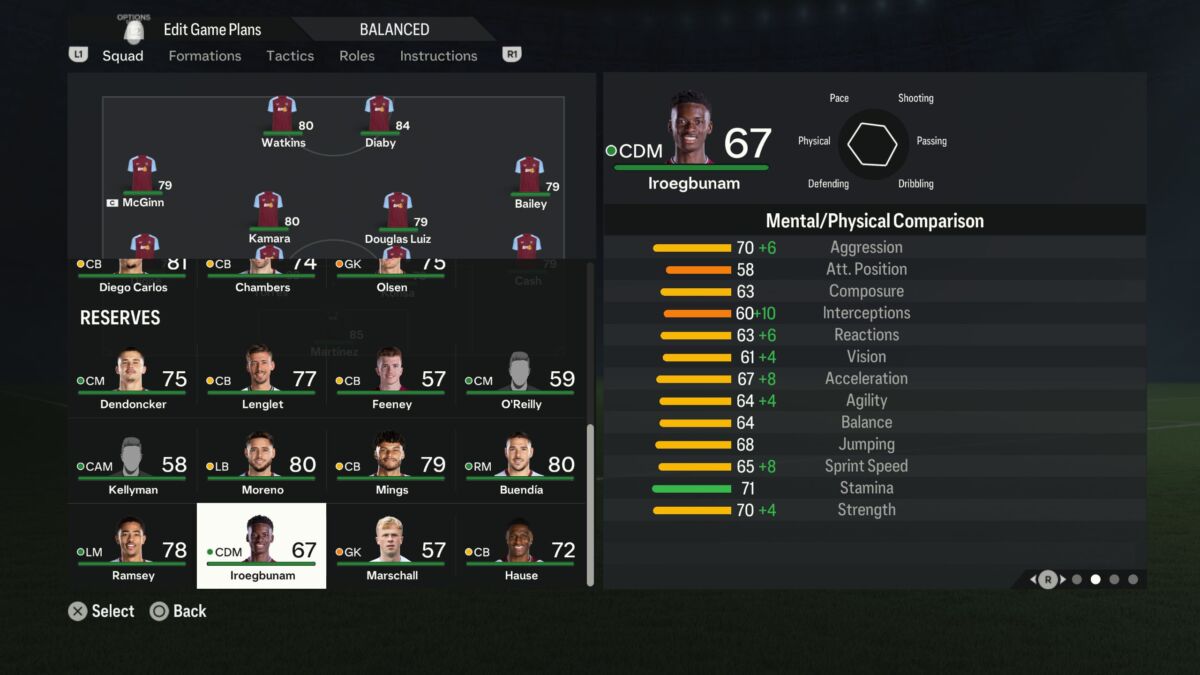The width and height of the screenshot is (1200, 675).
Task: Select Bailey on the right wing
Action: point(529,181)
